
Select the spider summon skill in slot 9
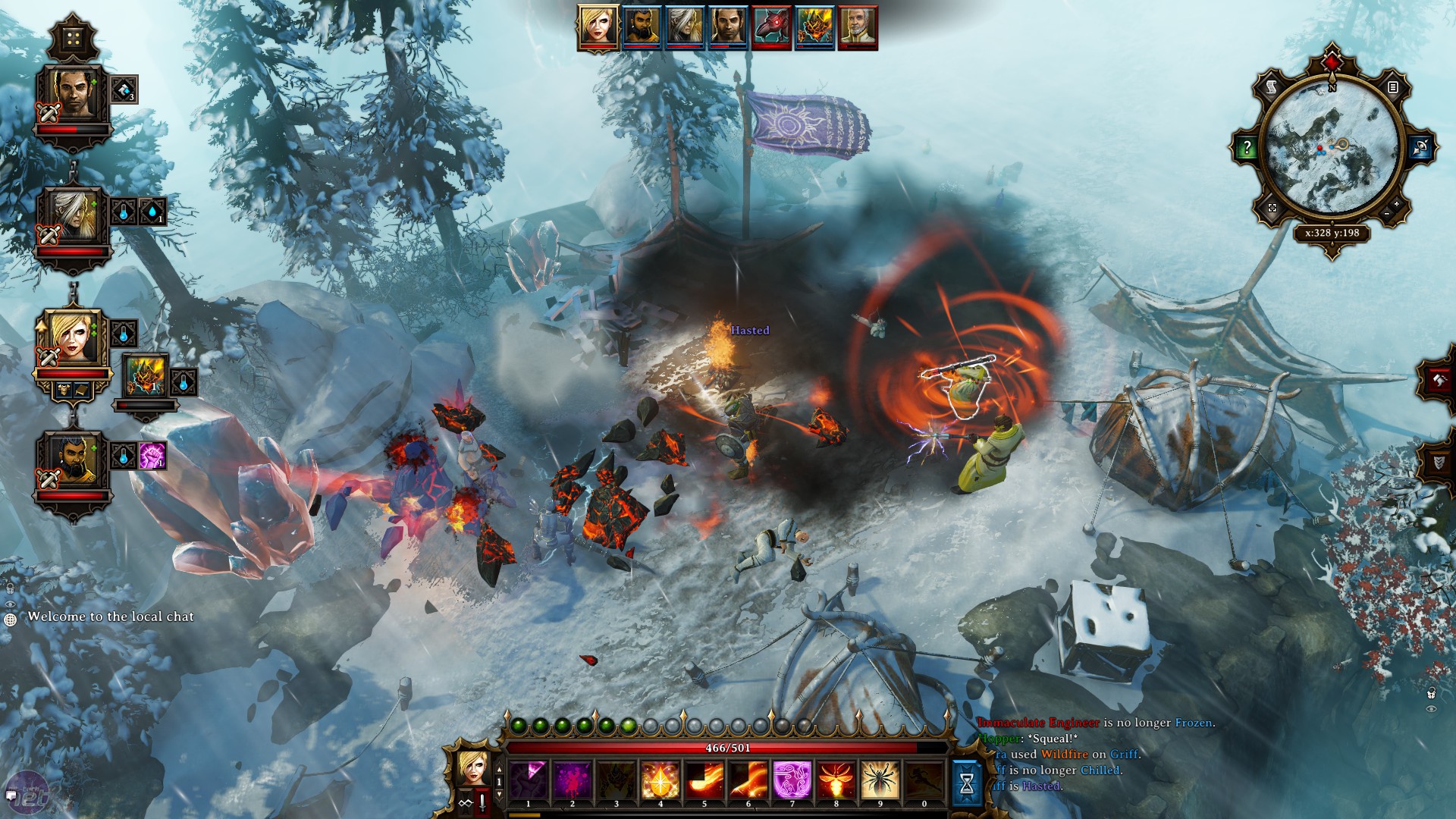[880, 780]
